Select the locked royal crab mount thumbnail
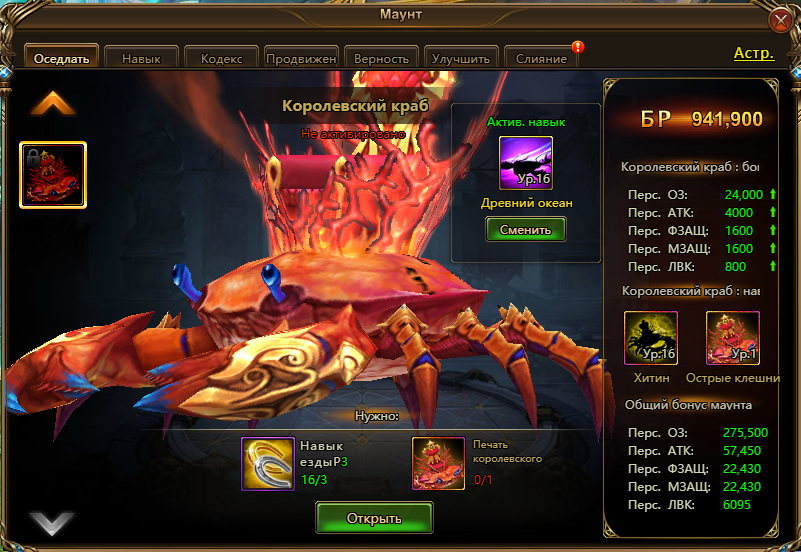This screenshot has width=801, height=552. tap(53, 175)
